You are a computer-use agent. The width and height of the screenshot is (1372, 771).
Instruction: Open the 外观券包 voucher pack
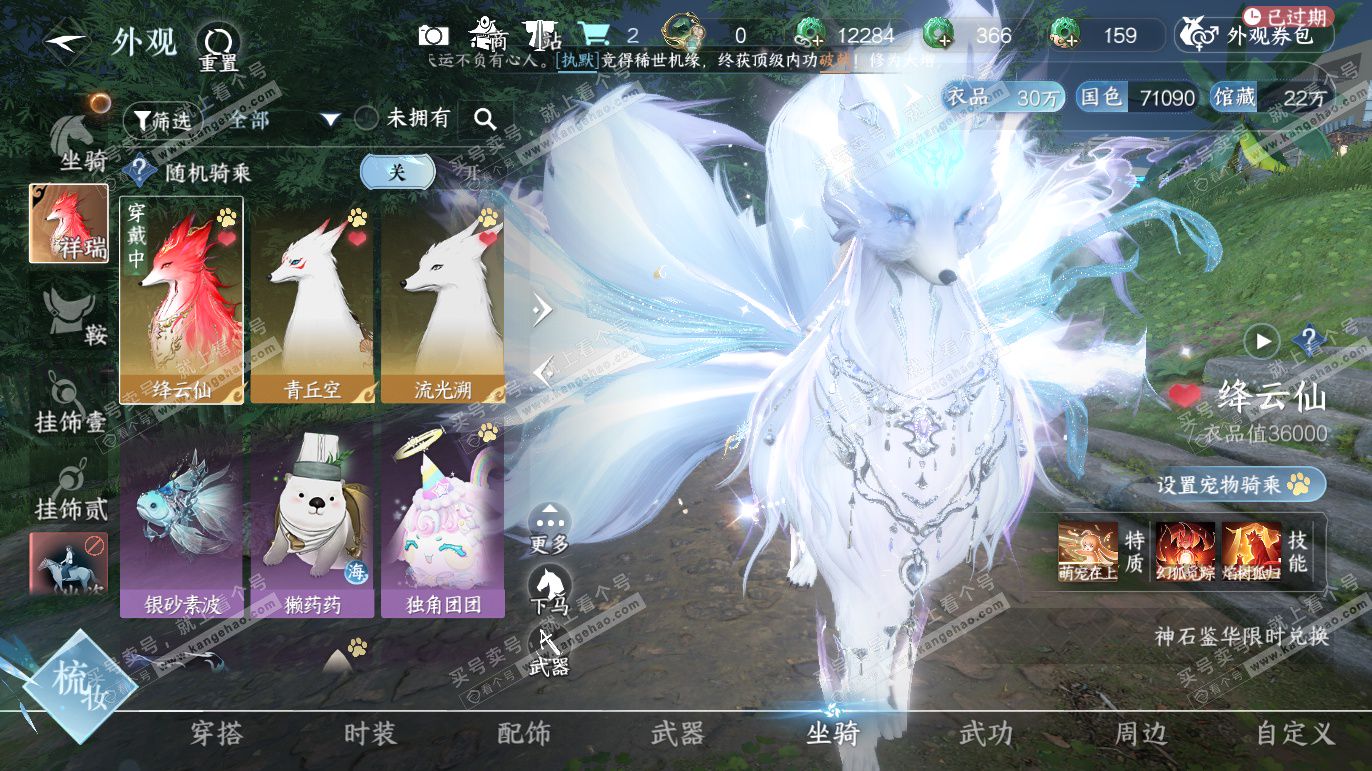pos(1256,36)
